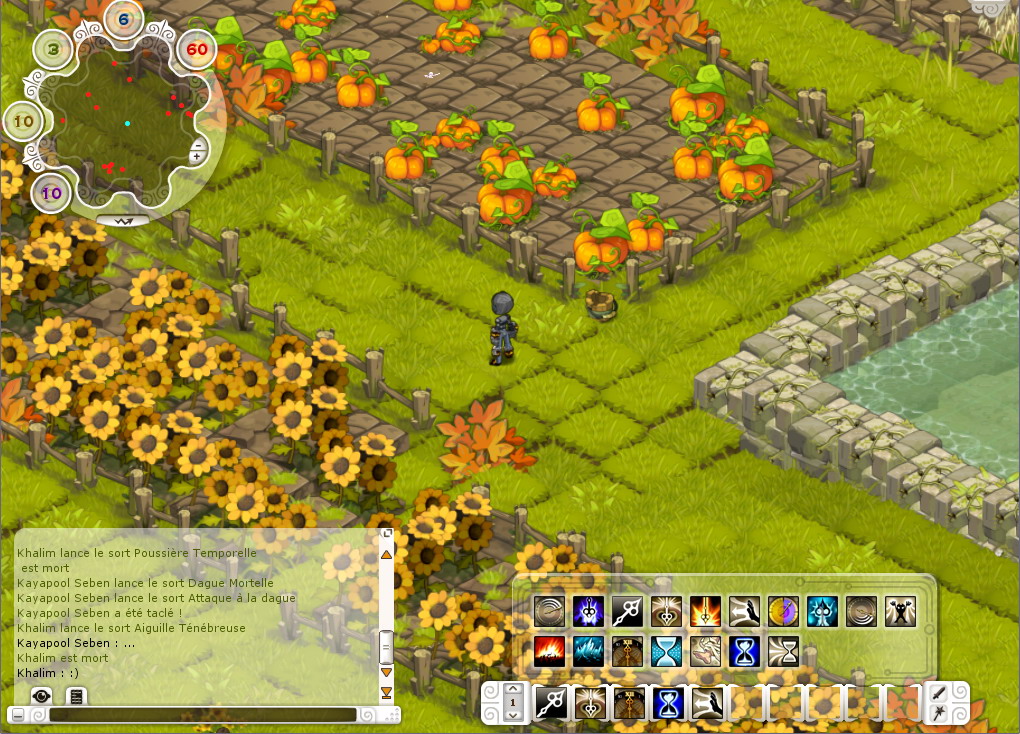Zoom in the minimap with plus button
The image size is (1020, 734).
[198, 157]
